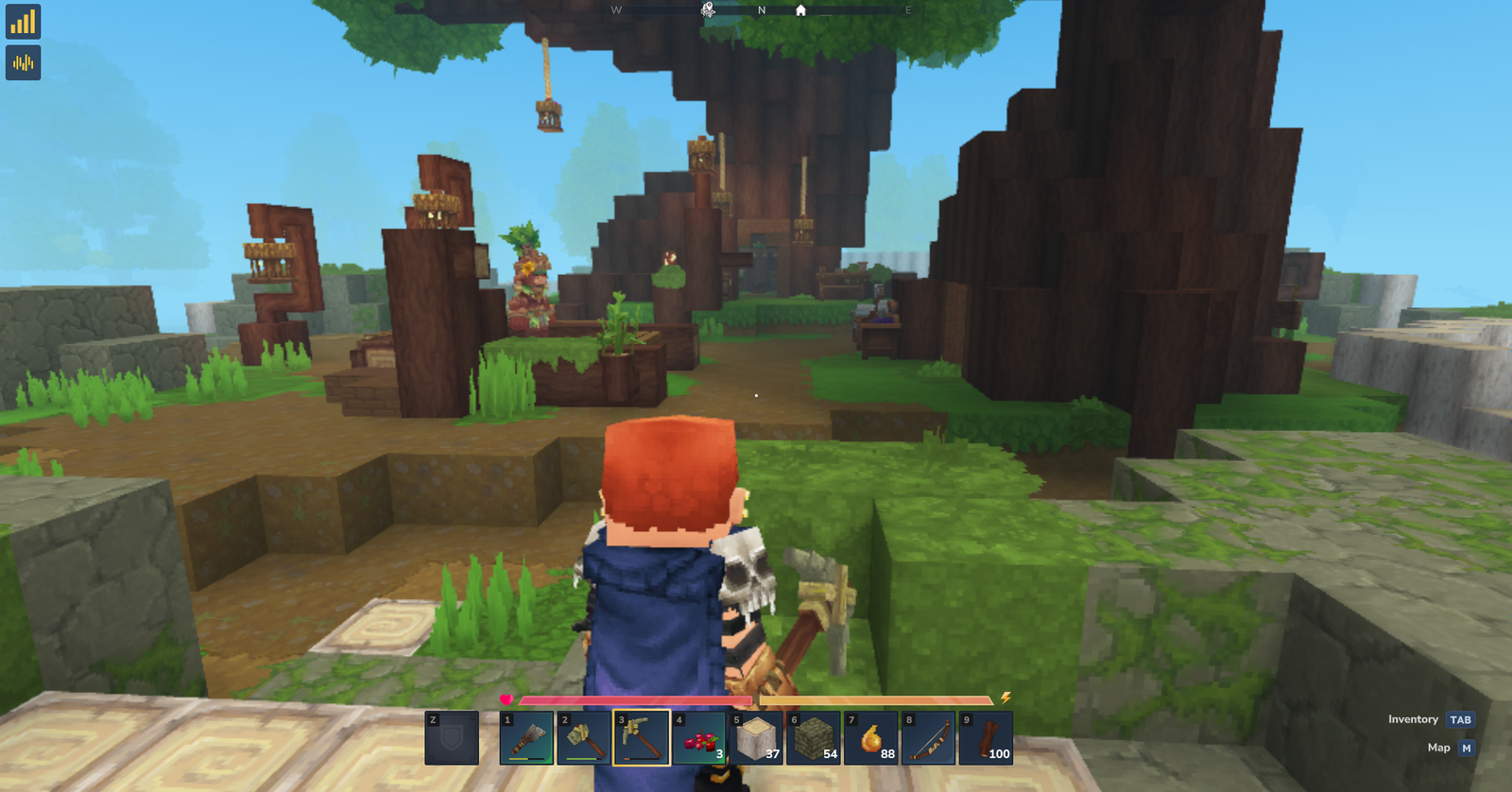Select the orange flame essence stack
This screenshot has width=1512, height=792.
871,737
